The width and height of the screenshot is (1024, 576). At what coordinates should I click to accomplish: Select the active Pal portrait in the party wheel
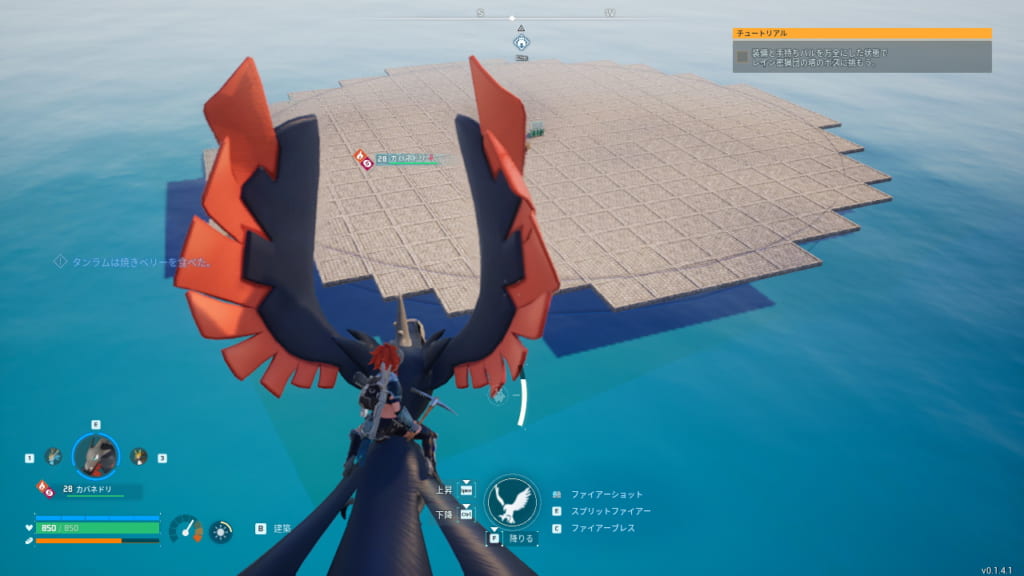96,456
